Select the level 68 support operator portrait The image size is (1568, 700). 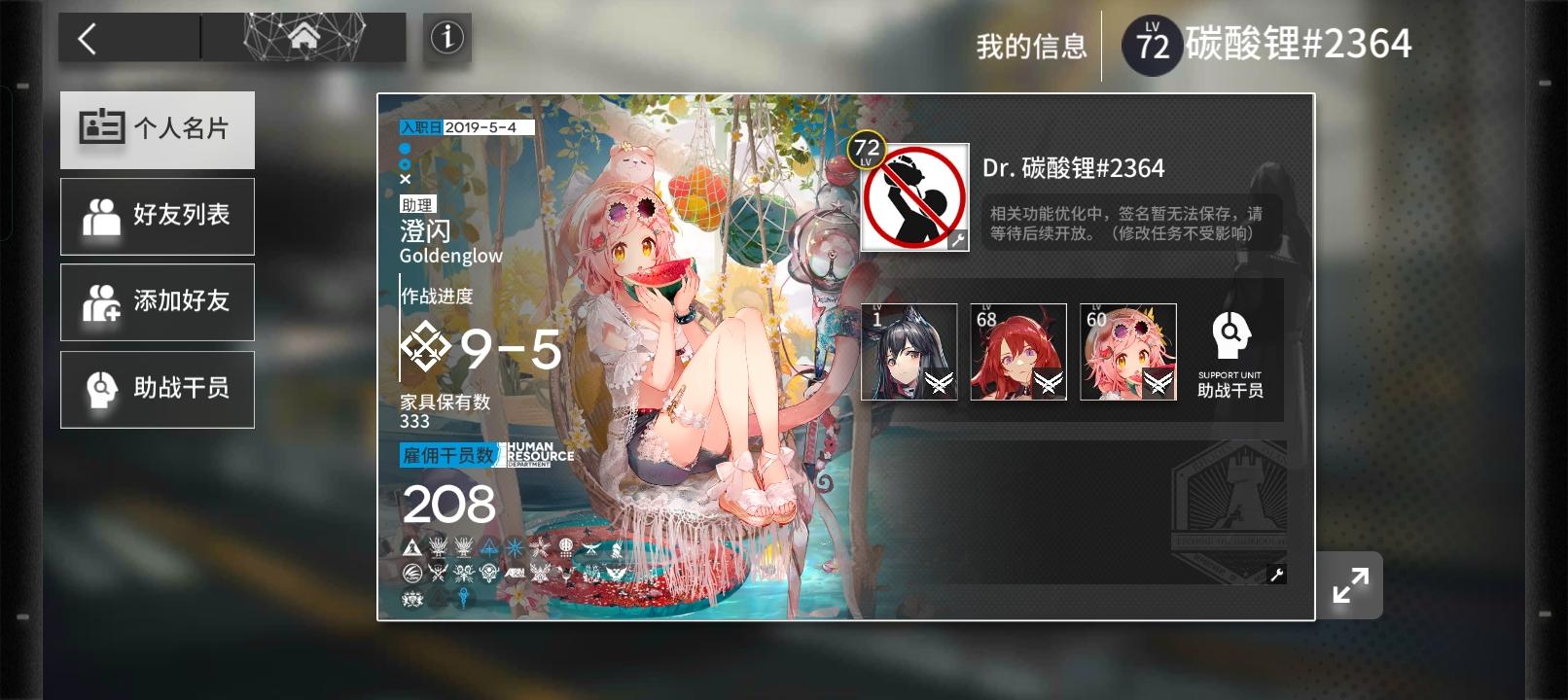(1017, 352)
